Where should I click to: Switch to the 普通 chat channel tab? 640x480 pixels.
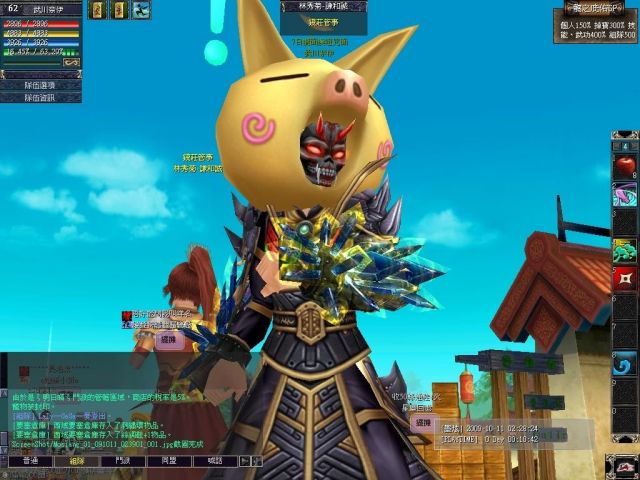pyautogui.click(x=30, y=461)
